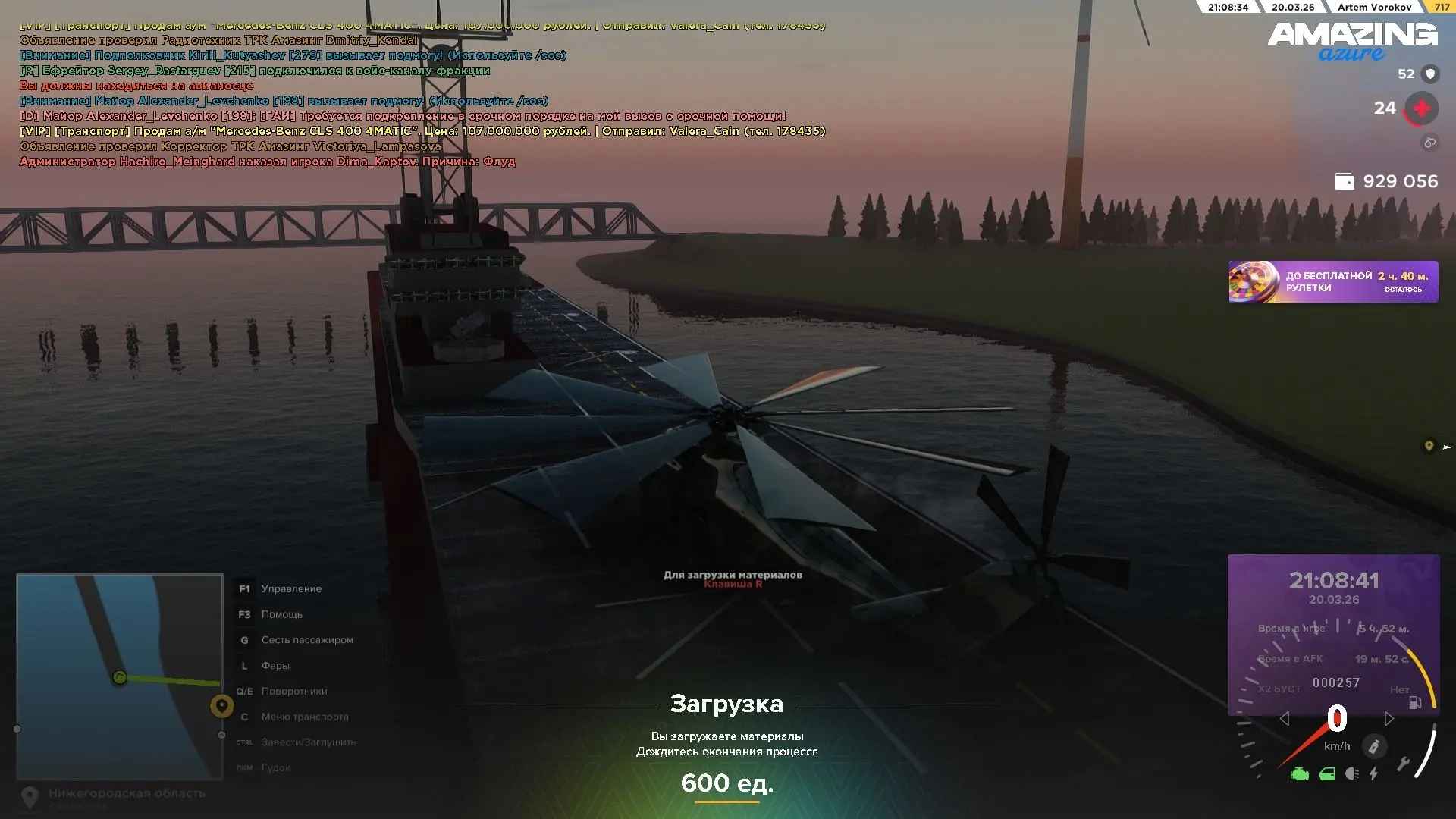This screenshot has height=819, width=1456.
Task: Click the minimap
Action: coord(120,675)
